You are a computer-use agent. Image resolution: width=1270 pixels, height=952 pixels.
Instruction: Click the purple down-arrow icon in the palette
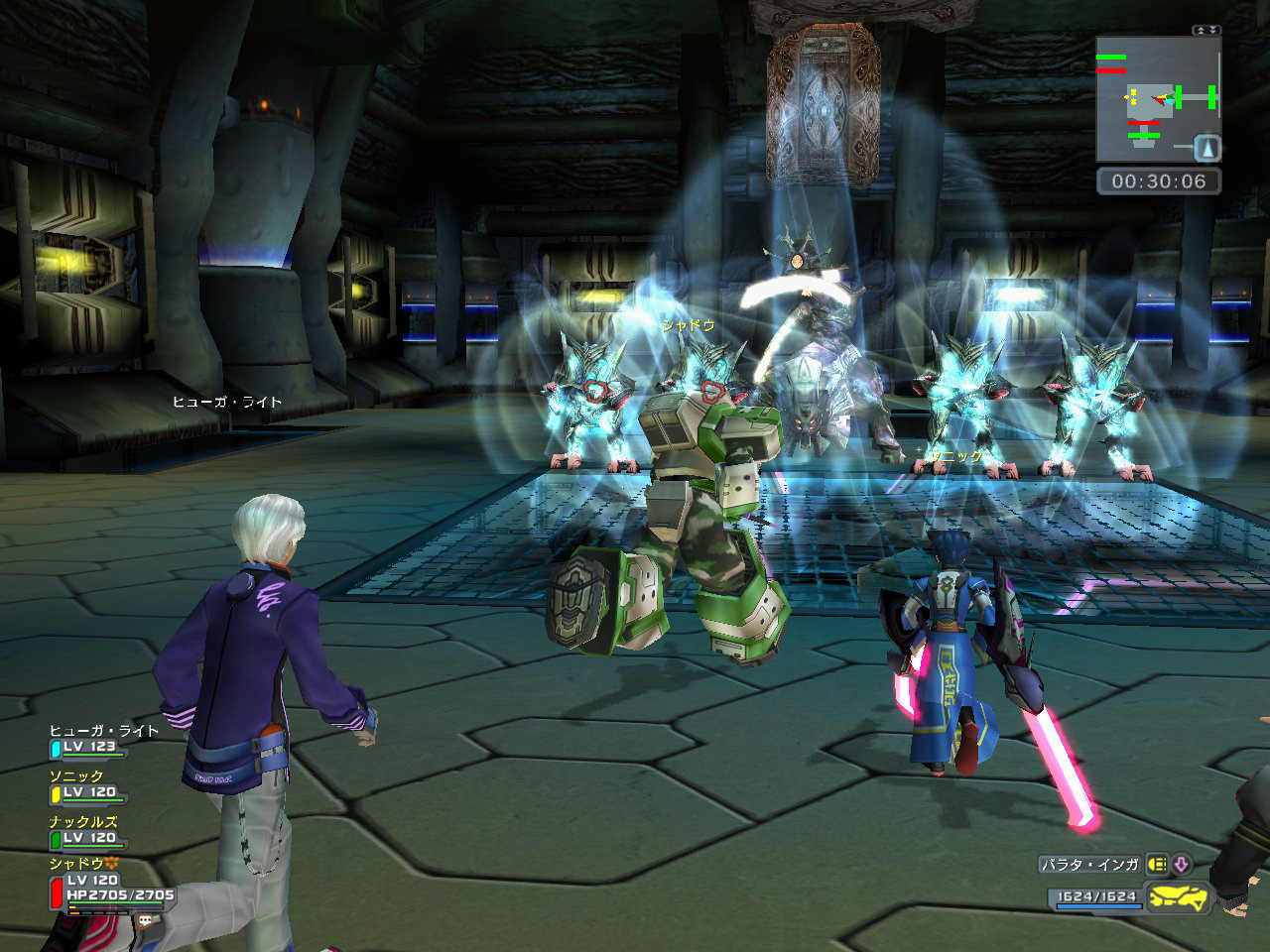coord(1181,865)
